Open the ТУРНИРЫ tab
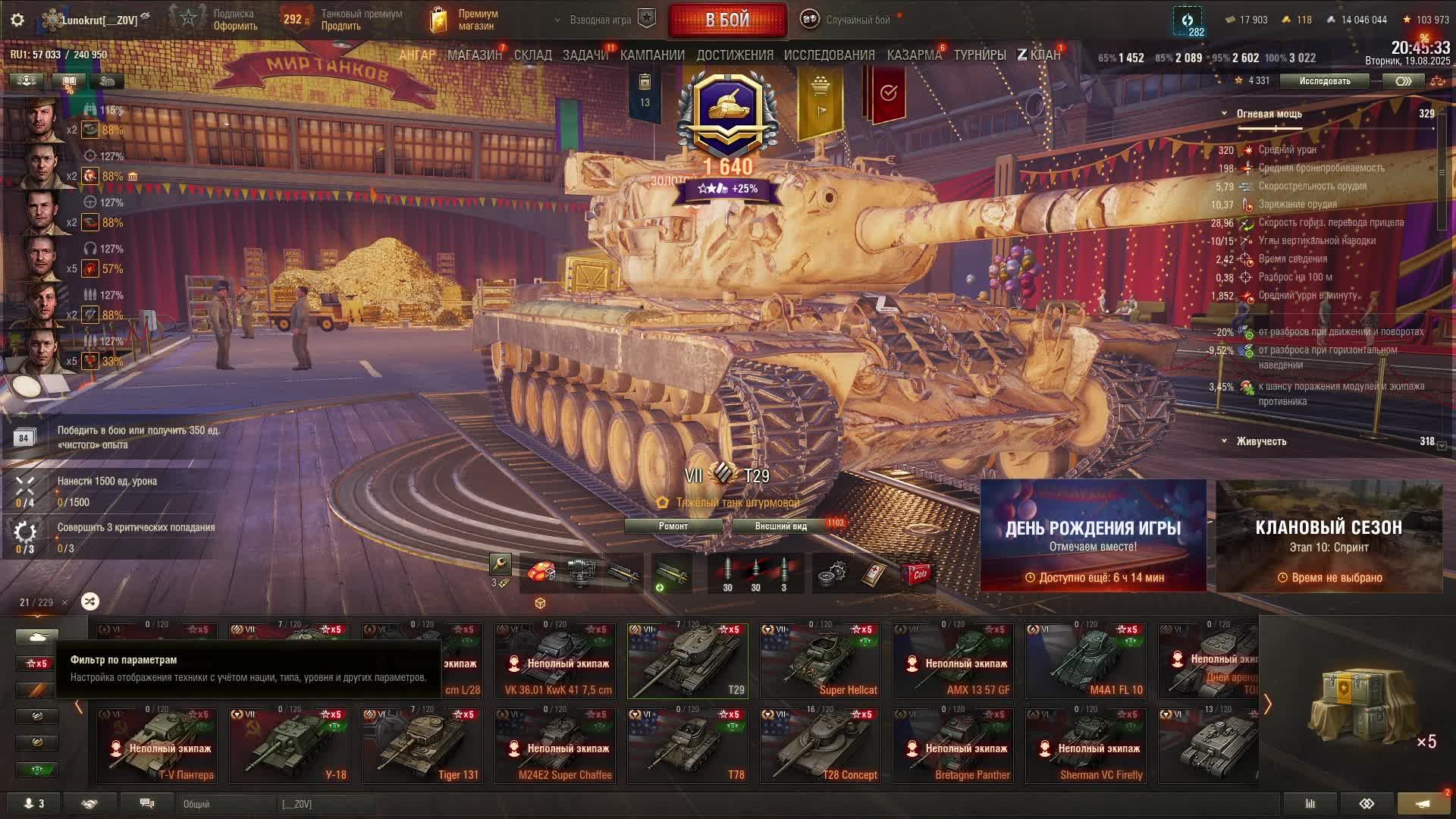The image size is (1456, 819). (x=979, y=55)
